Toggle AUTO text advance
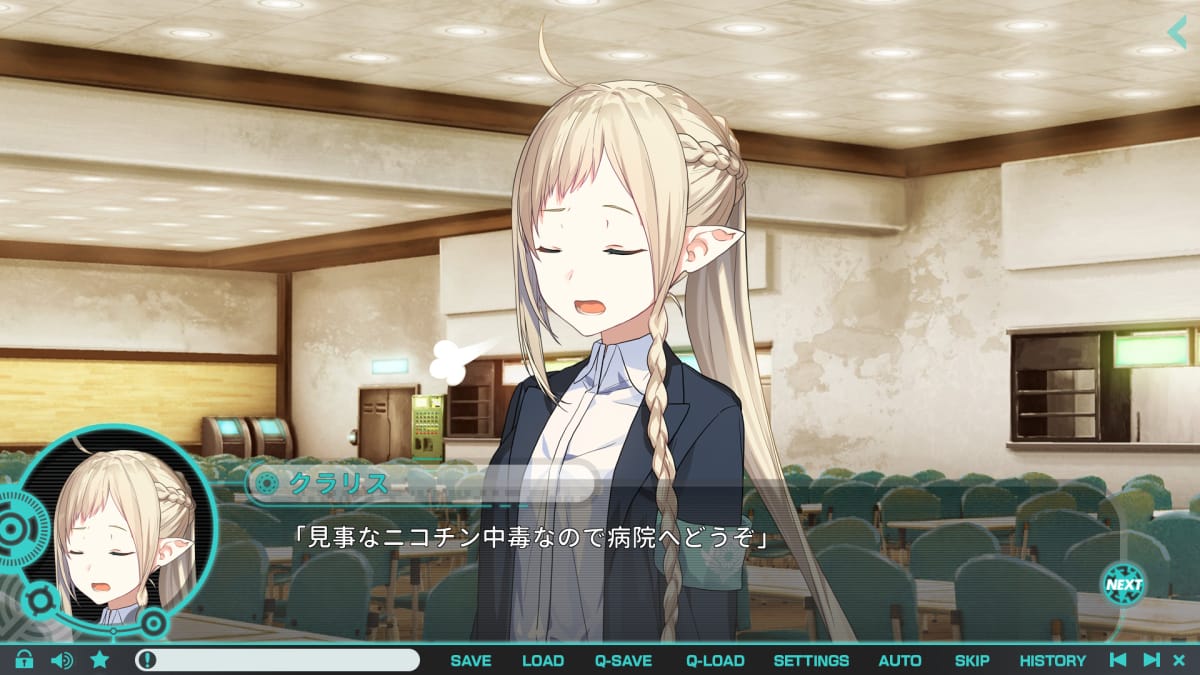1200x675 pixels. [900, 660]
